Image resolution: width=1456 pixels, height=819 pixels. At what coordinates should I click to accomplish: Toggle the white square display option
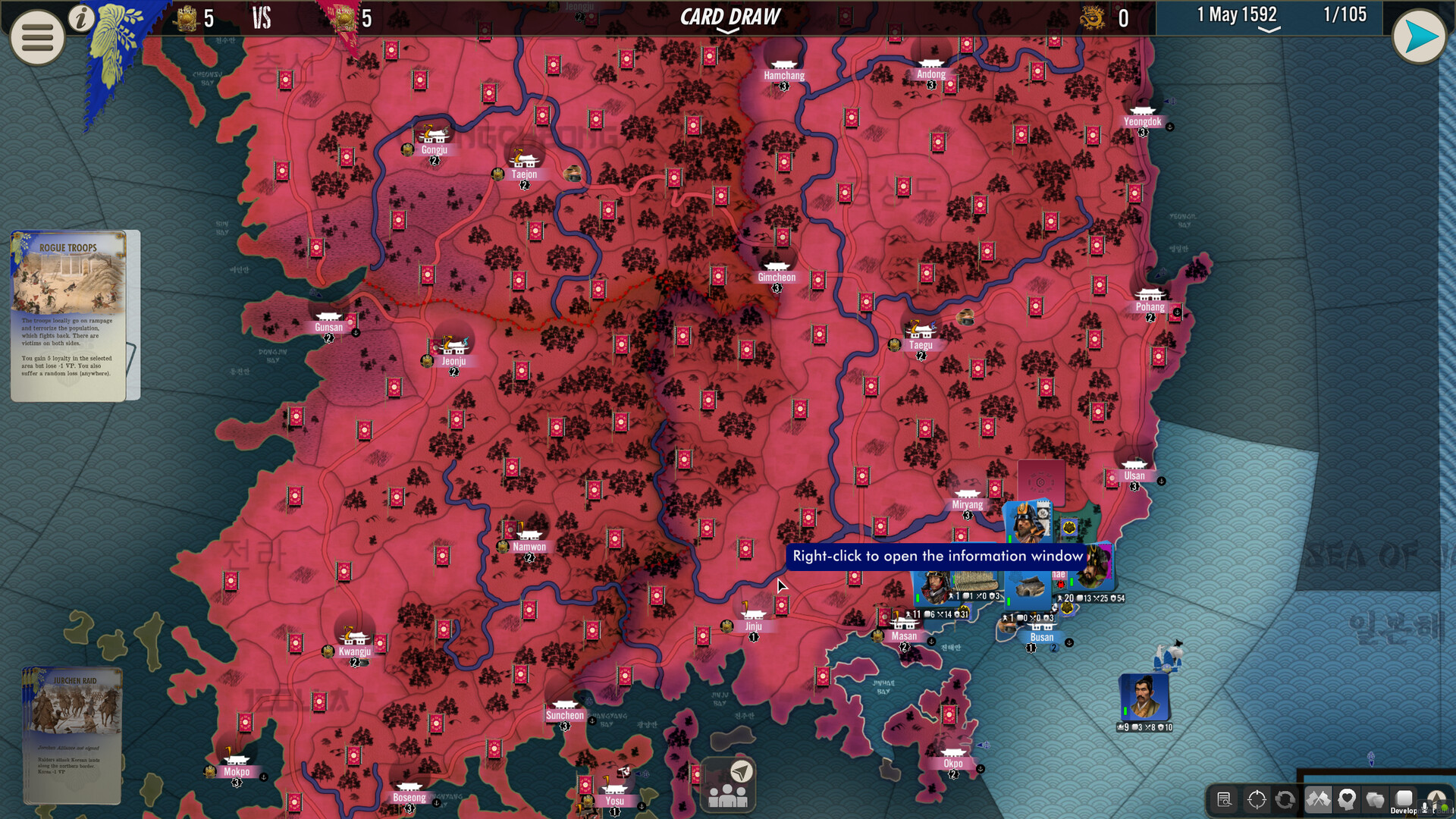click(x=1403, y=799)
